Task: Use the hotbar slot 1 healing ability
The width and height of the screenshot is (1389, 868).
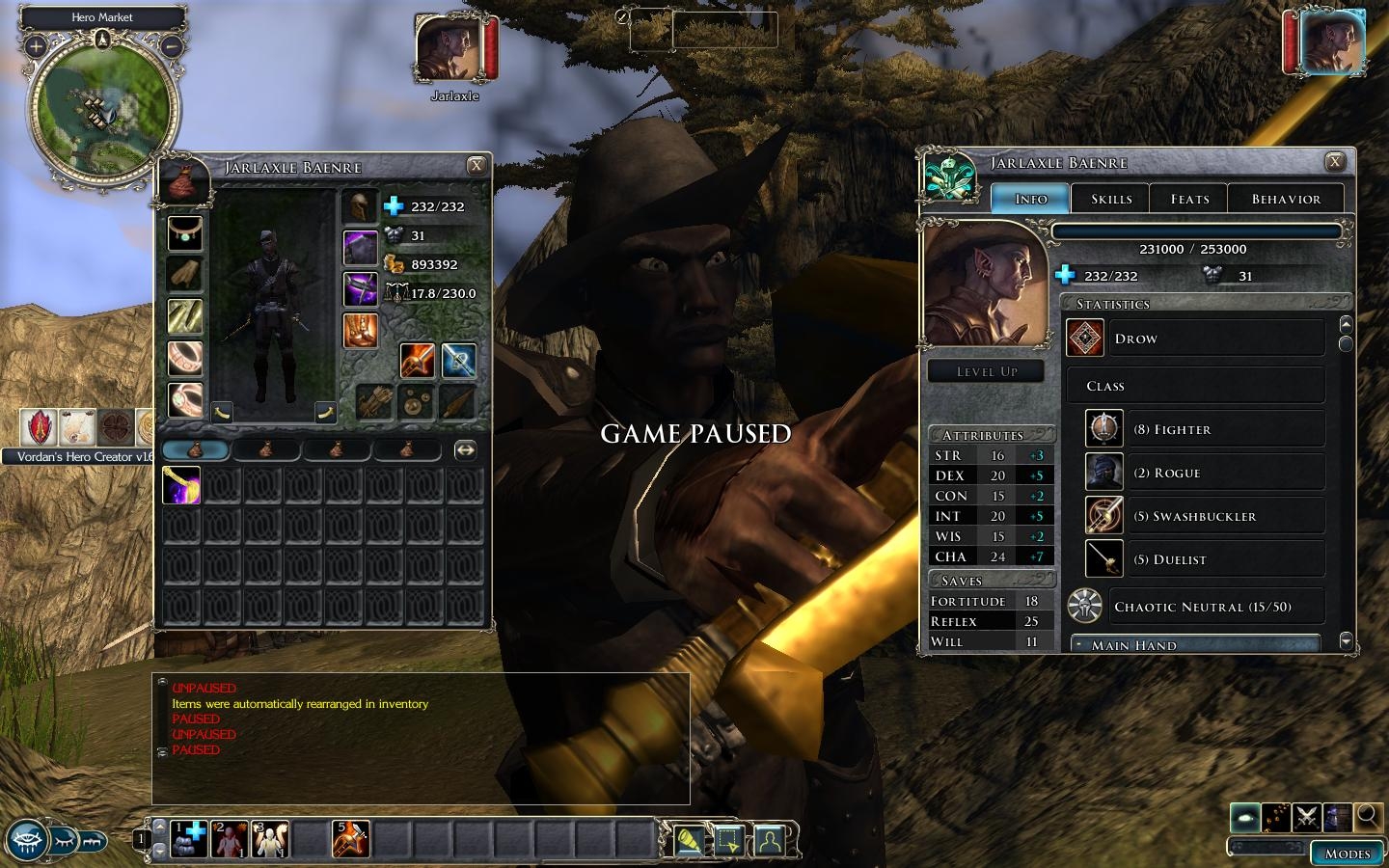Action: [189, 839]
